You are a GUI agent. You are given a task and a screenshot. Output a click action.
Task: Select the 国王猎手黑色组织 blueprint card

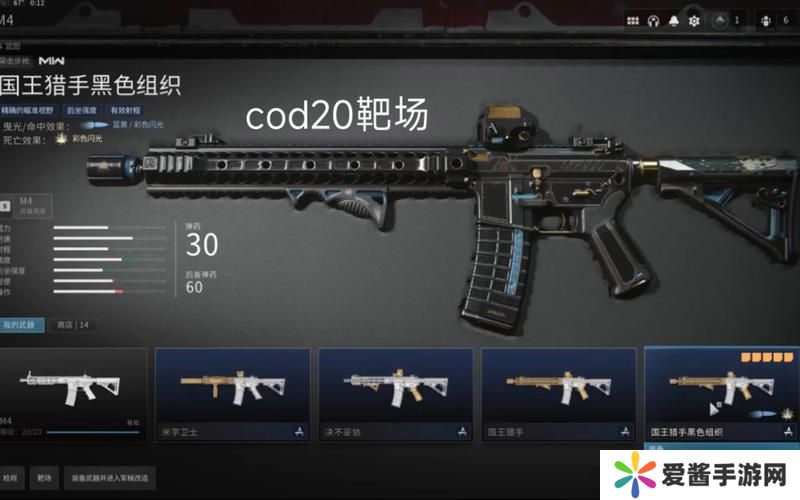721,392
